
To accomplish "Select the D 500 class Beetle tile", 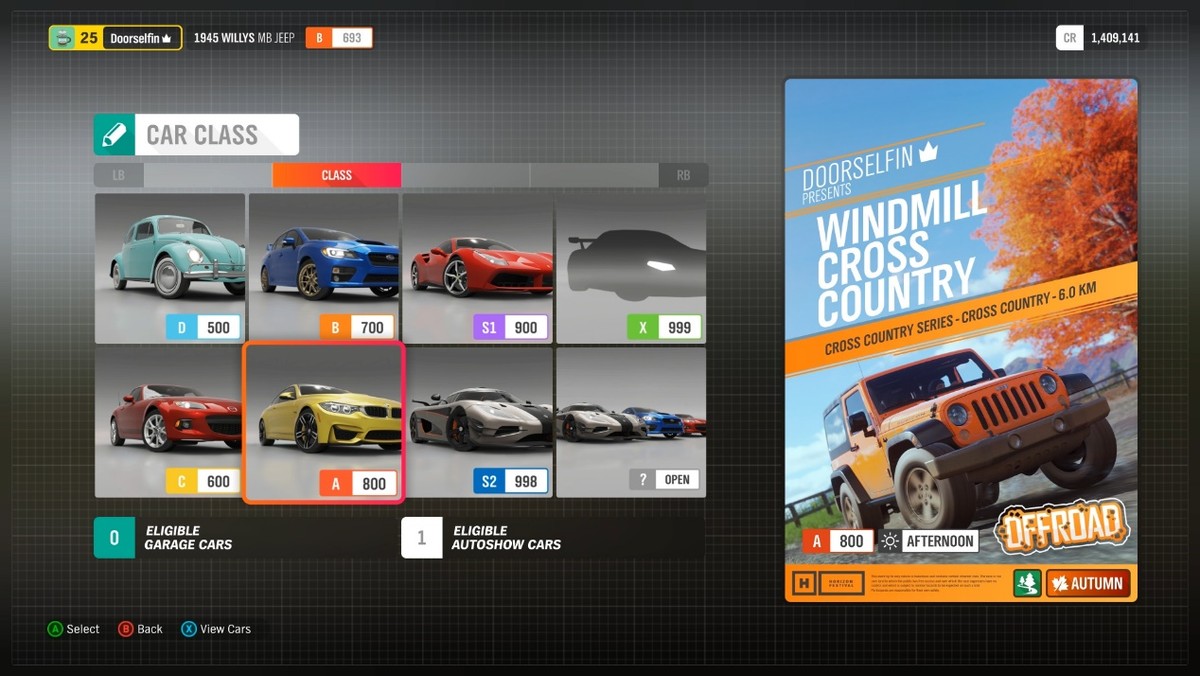I will coord(170,267).
